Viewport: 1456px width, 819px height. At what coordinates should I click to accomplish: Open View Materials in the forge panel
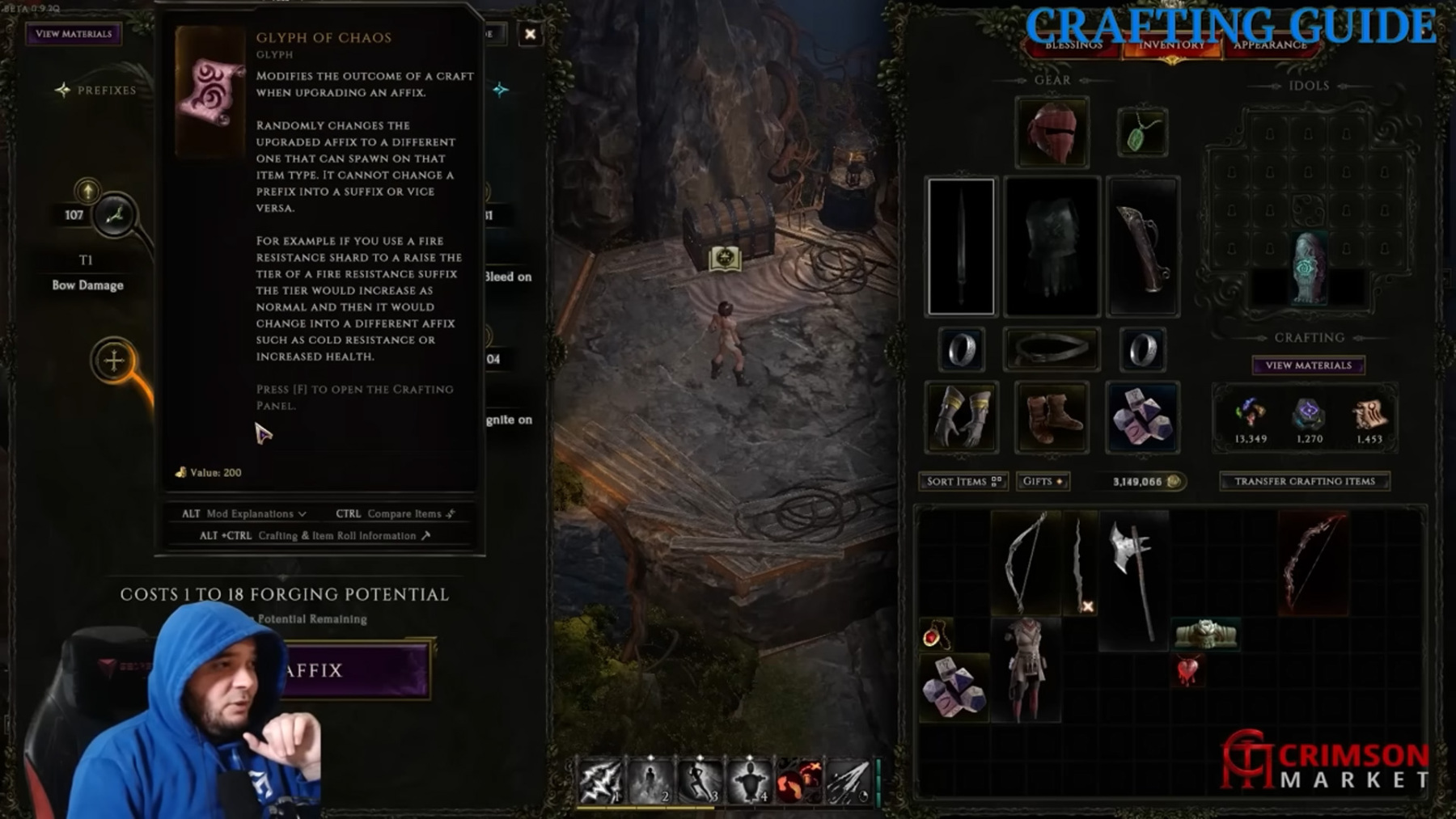[74, 34]
